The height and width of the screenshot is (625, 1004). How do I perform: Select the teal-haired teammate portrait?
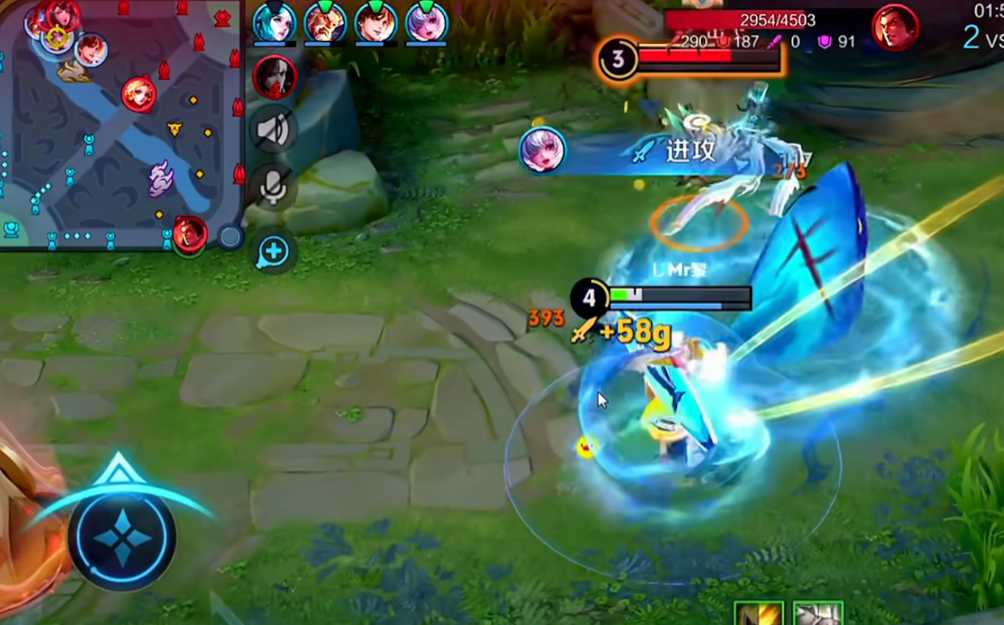[274, 22]
